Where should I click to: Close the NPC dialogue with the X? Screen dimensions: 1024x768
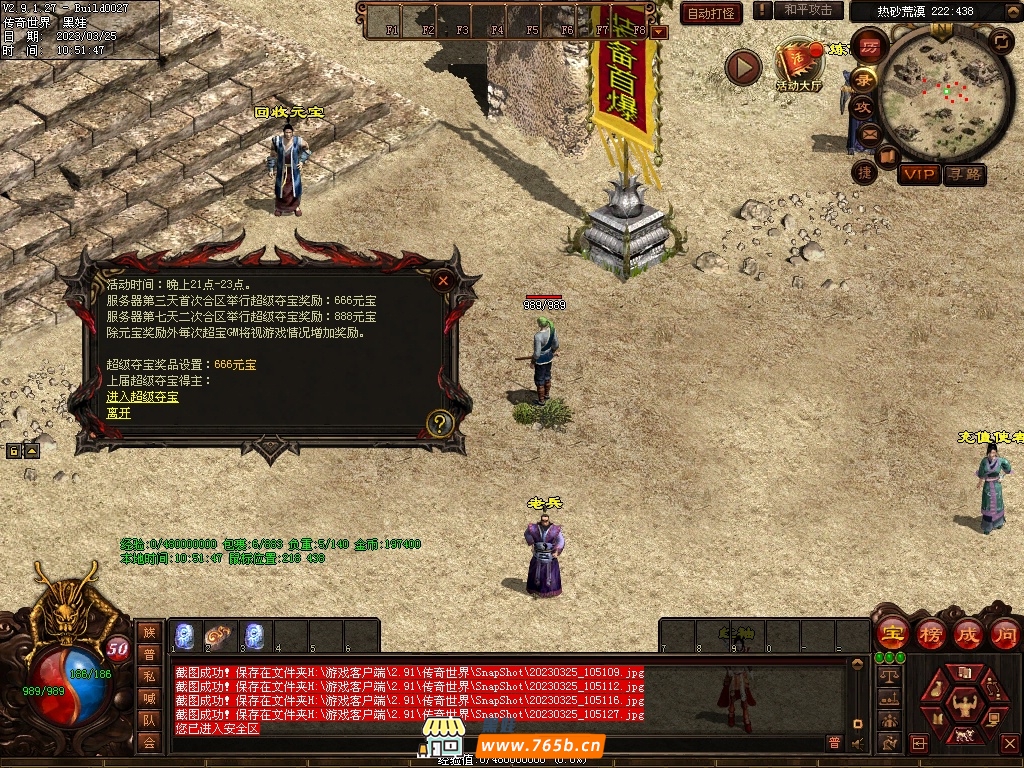(443, 281)
